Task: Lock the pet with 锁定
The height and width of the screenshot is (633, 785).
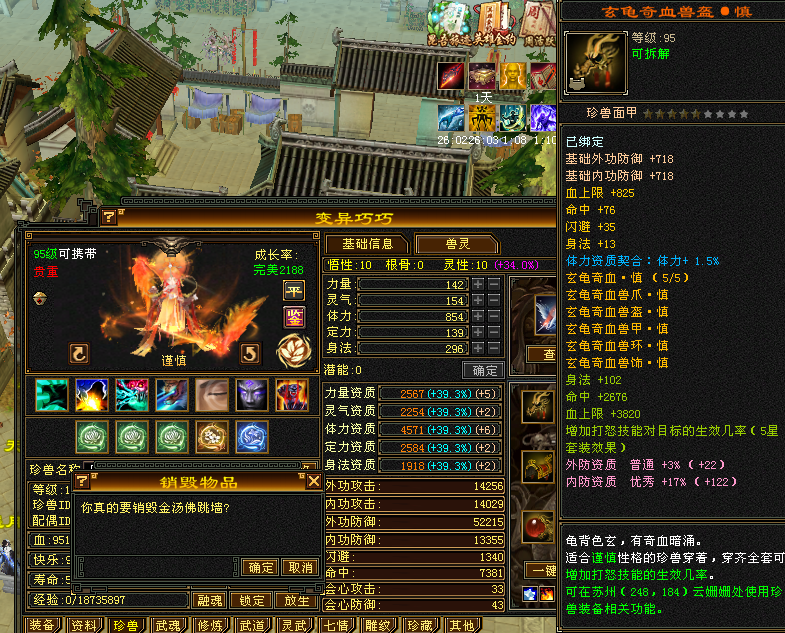Action: coord(251,600)
